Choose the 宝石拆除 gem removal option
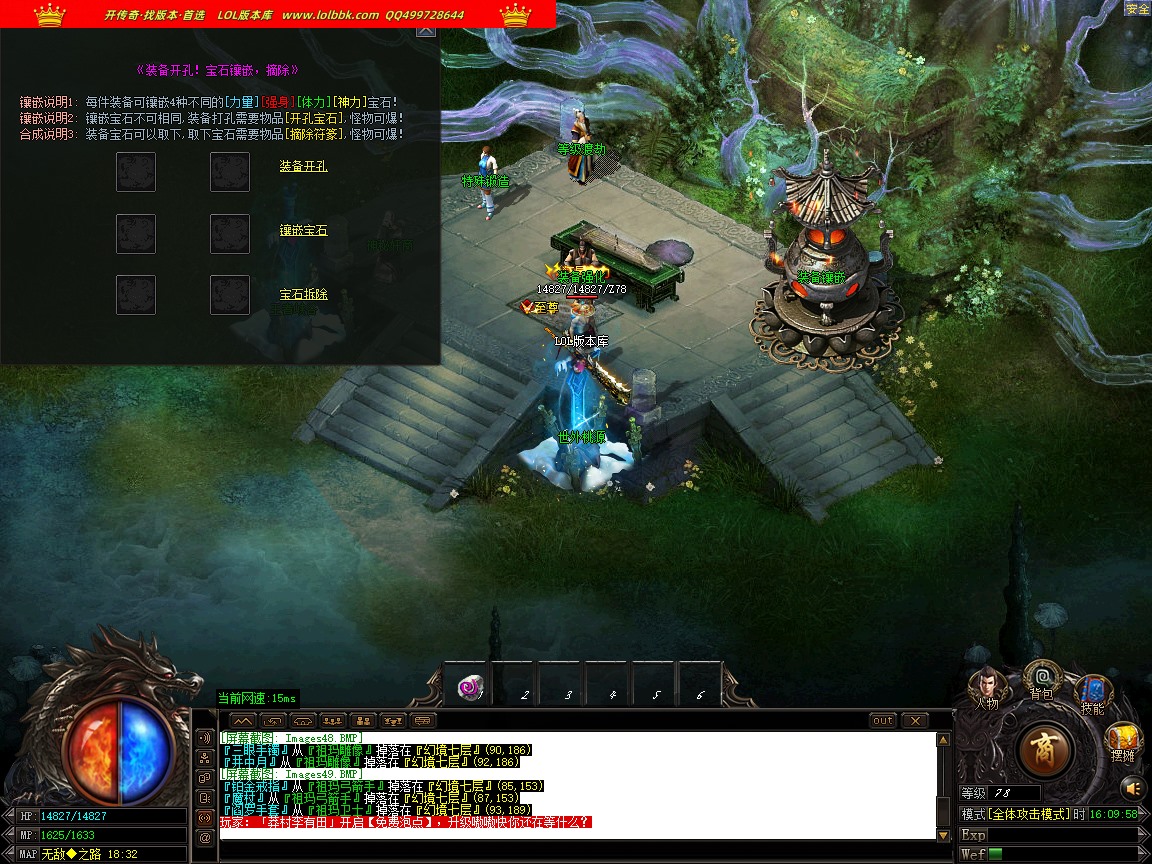This screenshot has height=864, width=1152. click(303, 294)
